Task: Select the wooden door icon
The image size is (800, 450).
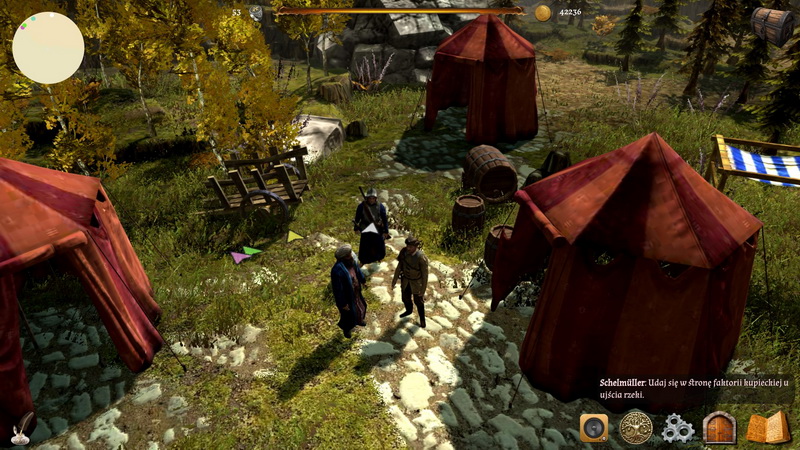Action: (x=720, y=428)
